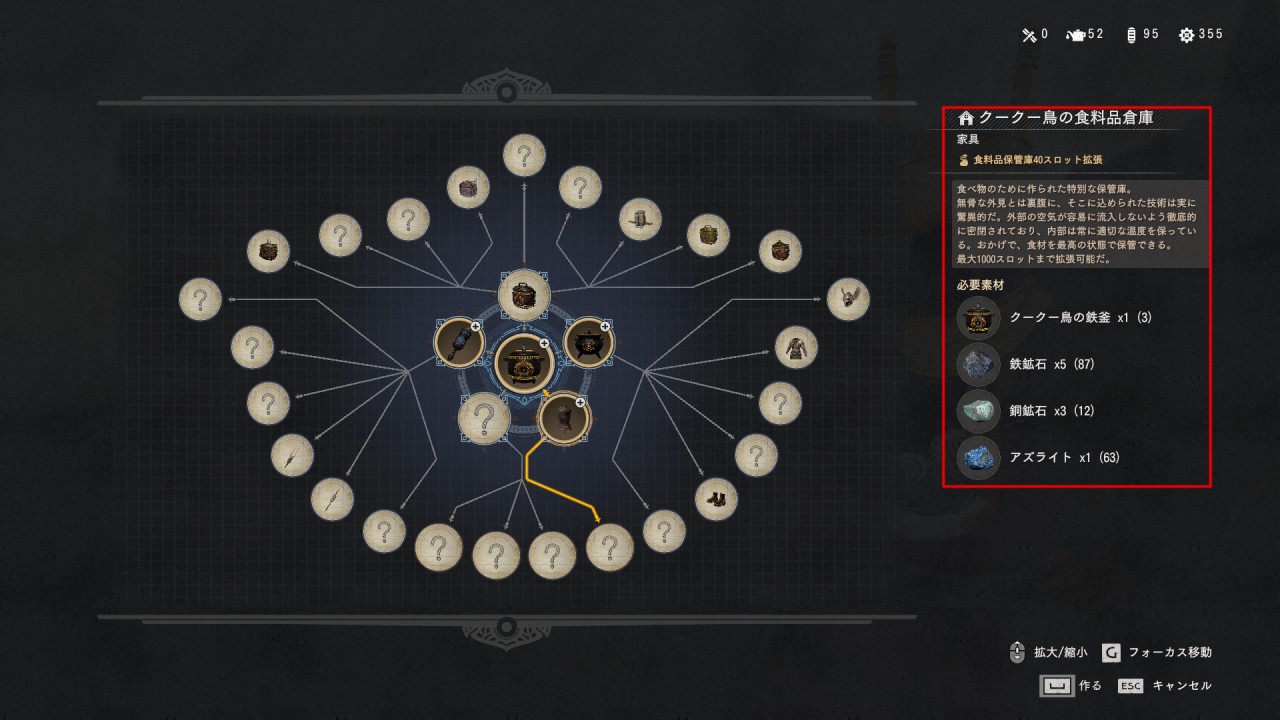
Task: Choose the winged helmet node
Action: 848,299
